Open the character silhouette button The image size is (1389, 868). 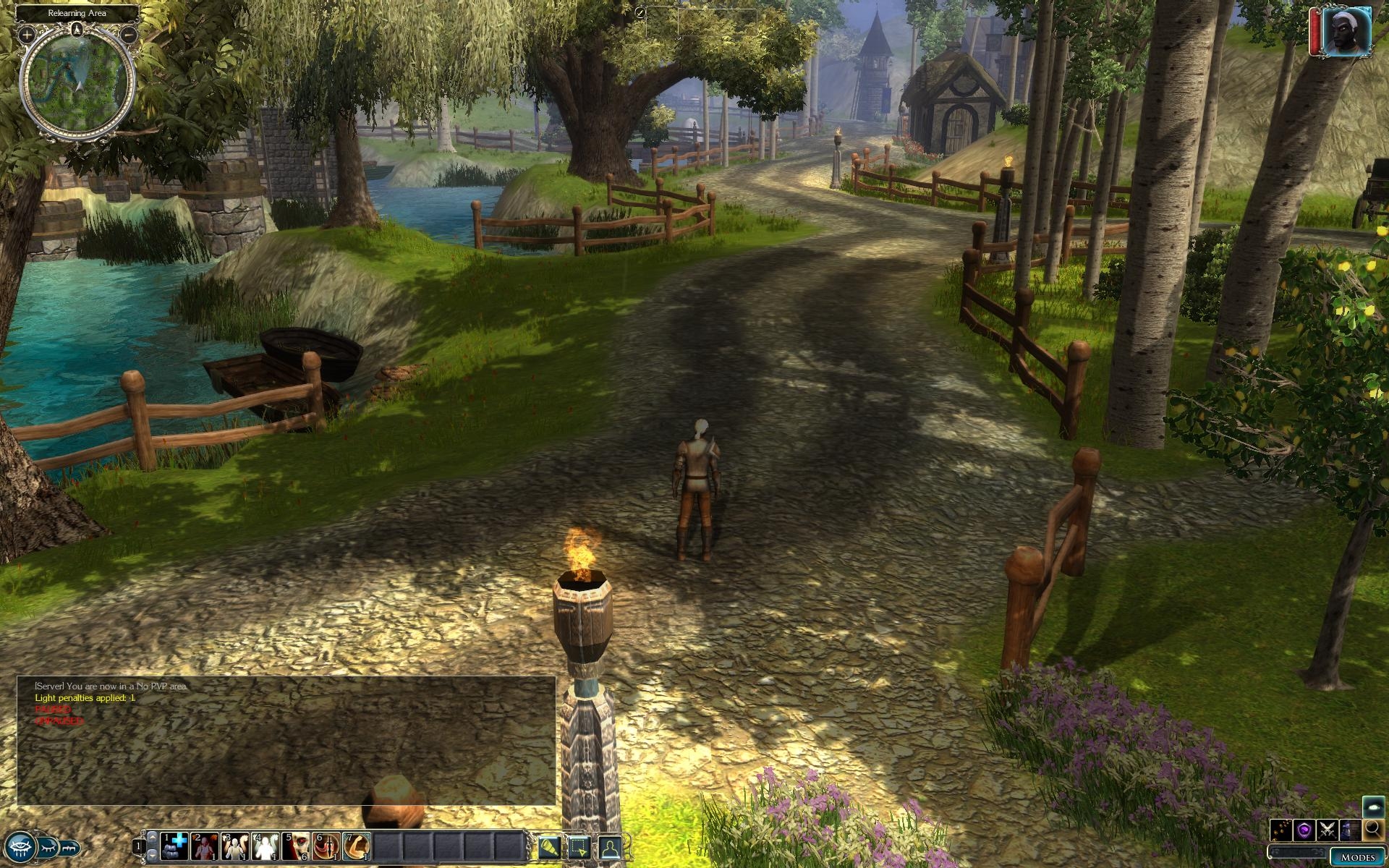[610, 846]
